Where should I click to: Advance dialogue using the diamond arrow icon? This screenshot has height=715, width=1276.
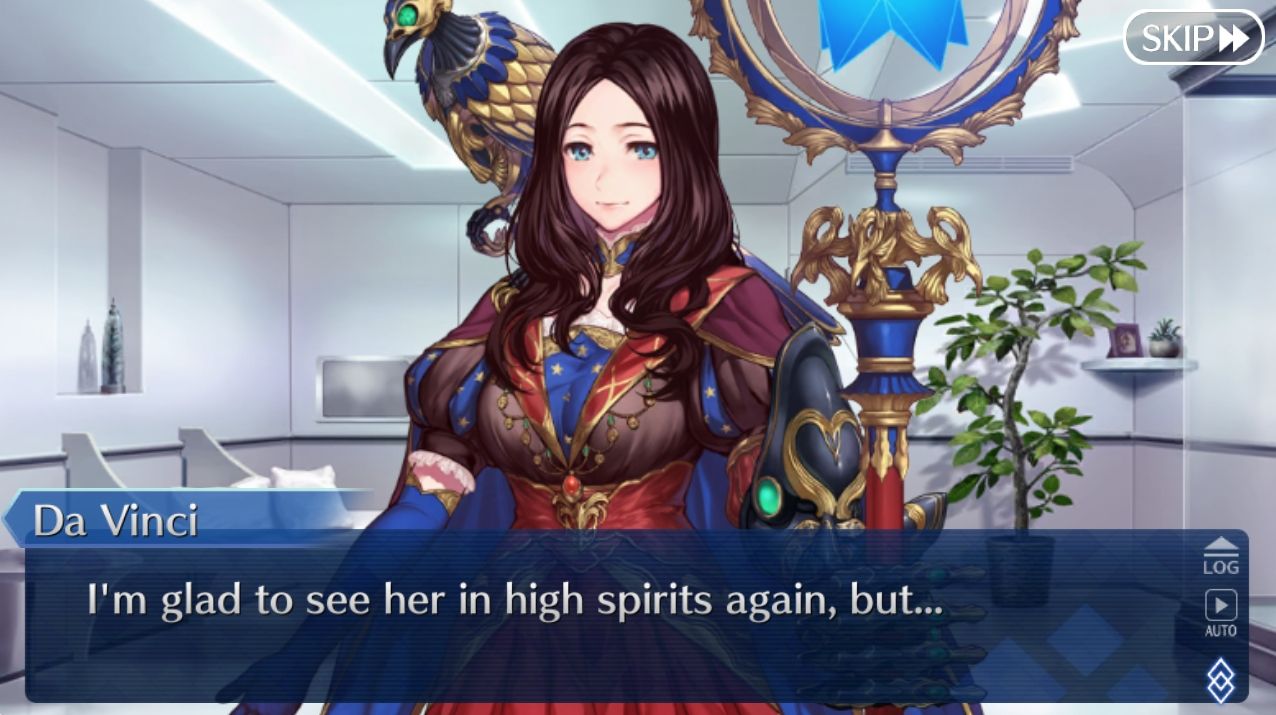click(x=1221, y=680)
